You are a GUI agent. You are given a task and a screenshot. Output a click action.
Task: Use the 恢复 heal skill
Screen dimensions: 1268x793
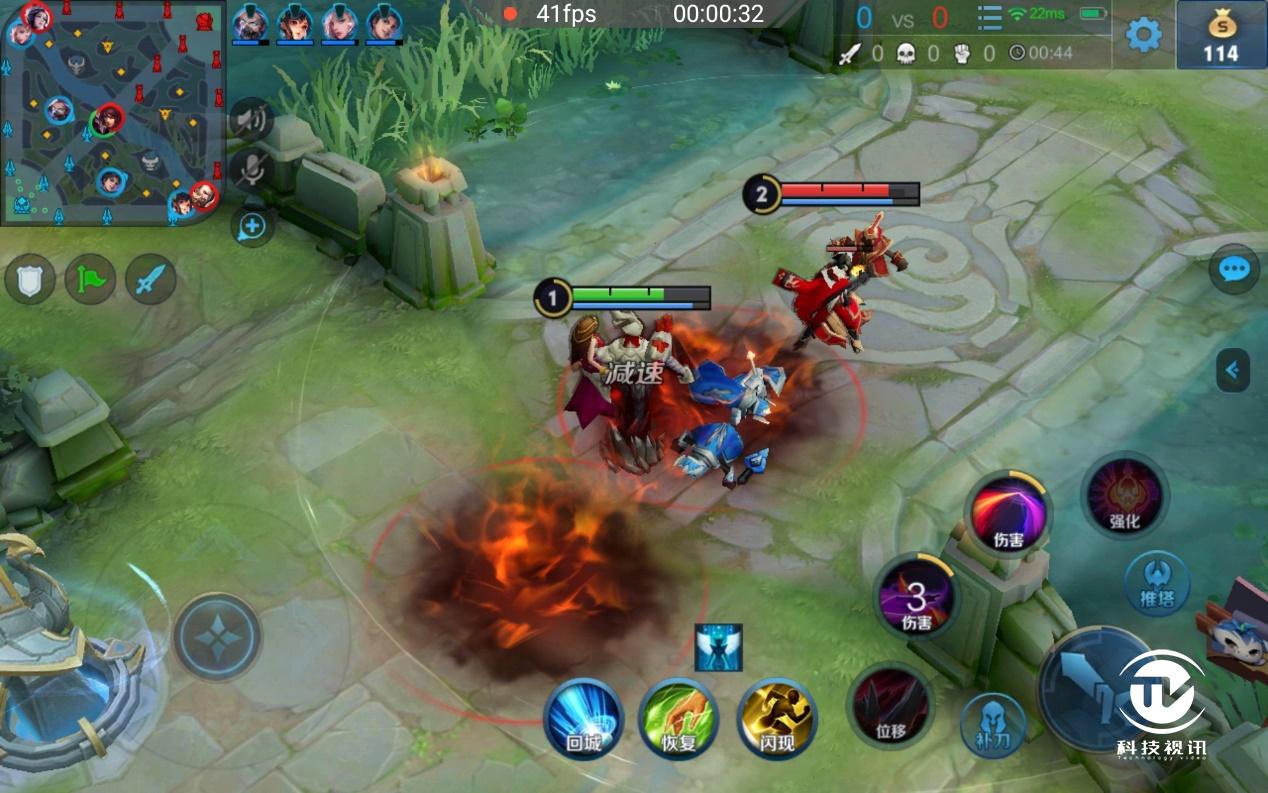coord(679,718)
